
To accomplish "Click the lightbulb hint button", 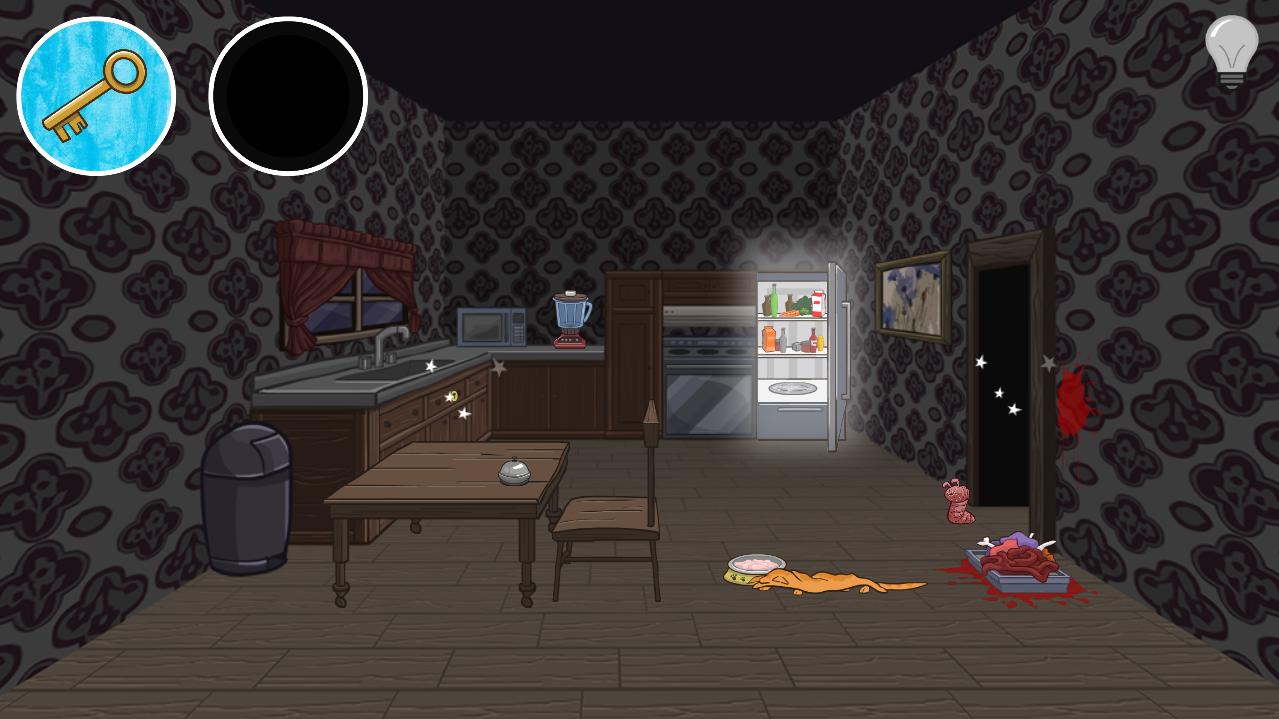I will coord(1231,51).
